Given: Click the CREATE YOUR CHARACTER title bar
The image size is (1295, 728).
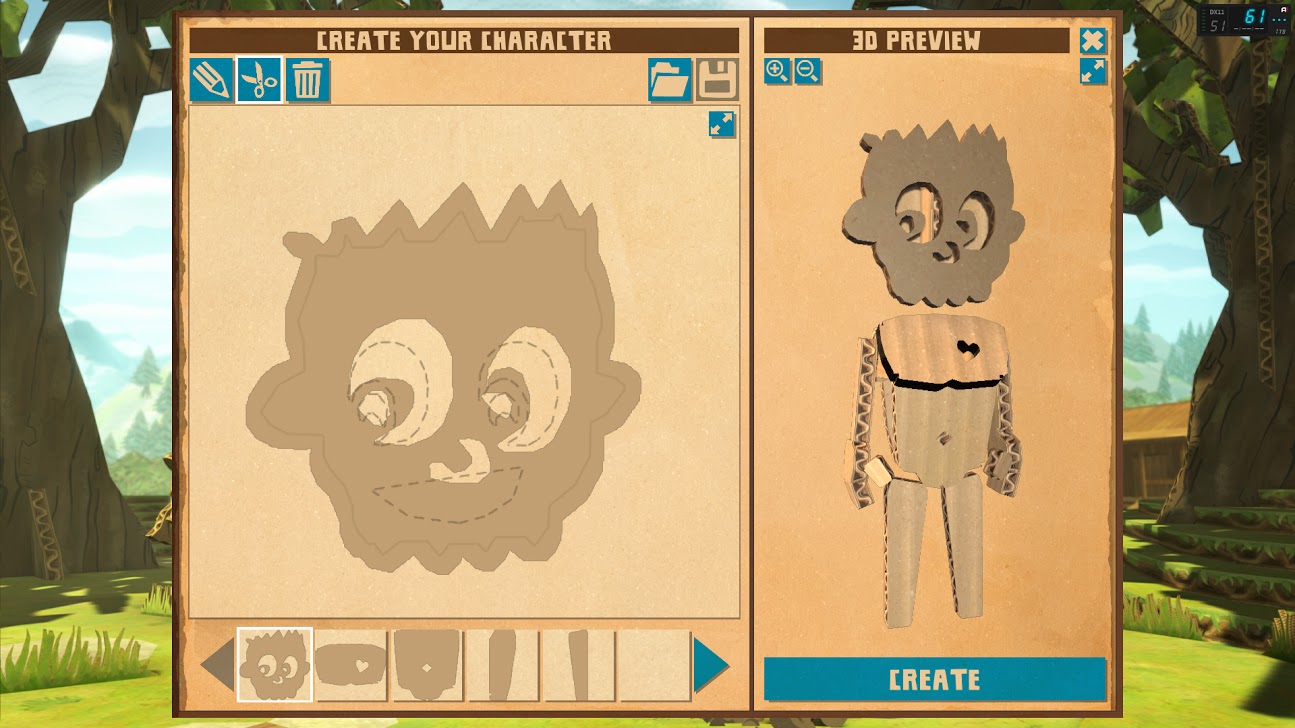Looking at the screenshot, I should [464, 41].
